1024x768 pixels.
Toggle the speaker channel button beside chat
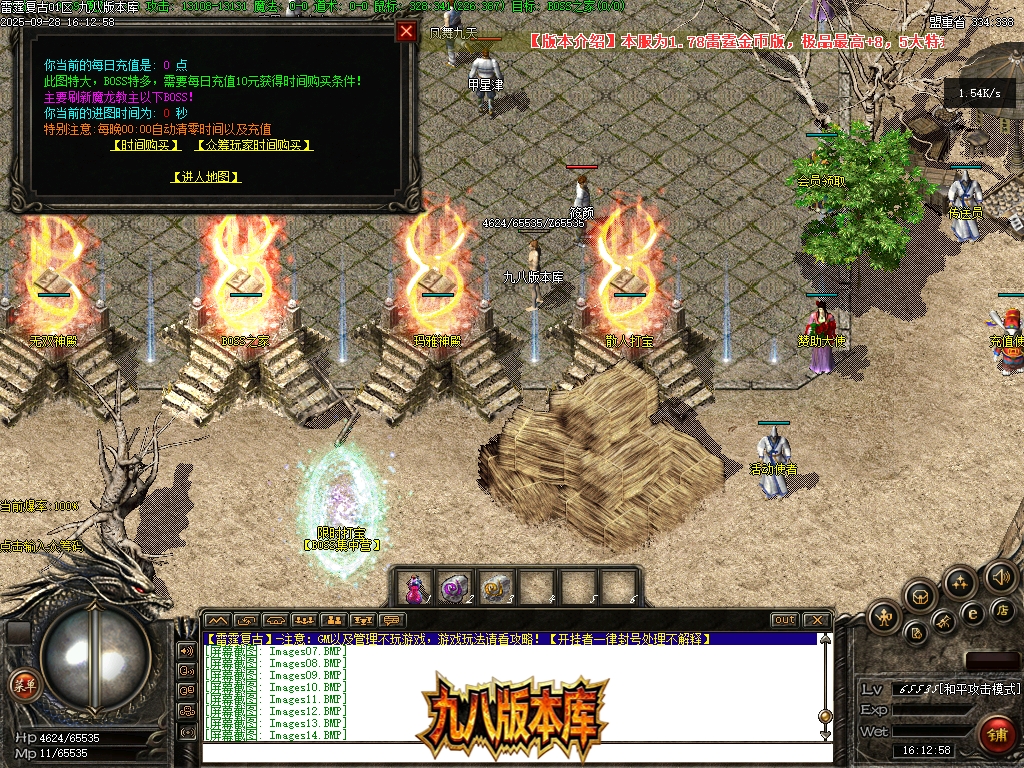tap(187, 650)
